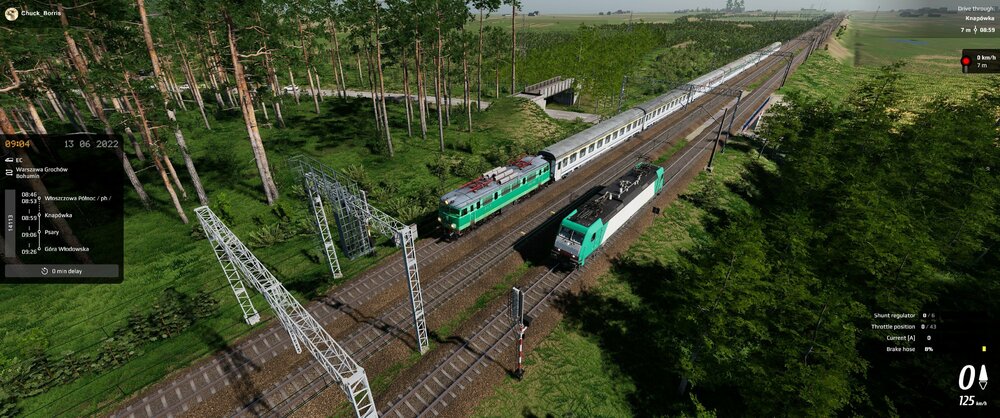Viewport: 1000px width, 418px height.
Task: Select the Knapówka stop in the timetable
Action: click(x=58, y=215)
